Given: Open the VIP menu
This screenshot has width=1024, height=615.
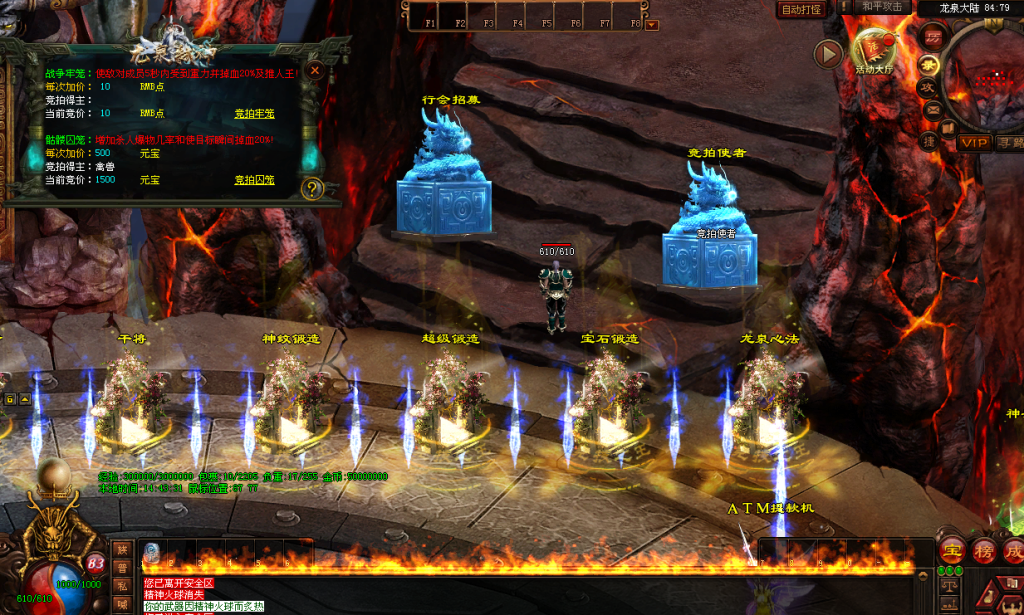Looking at the screenshot, I should 974,143.
